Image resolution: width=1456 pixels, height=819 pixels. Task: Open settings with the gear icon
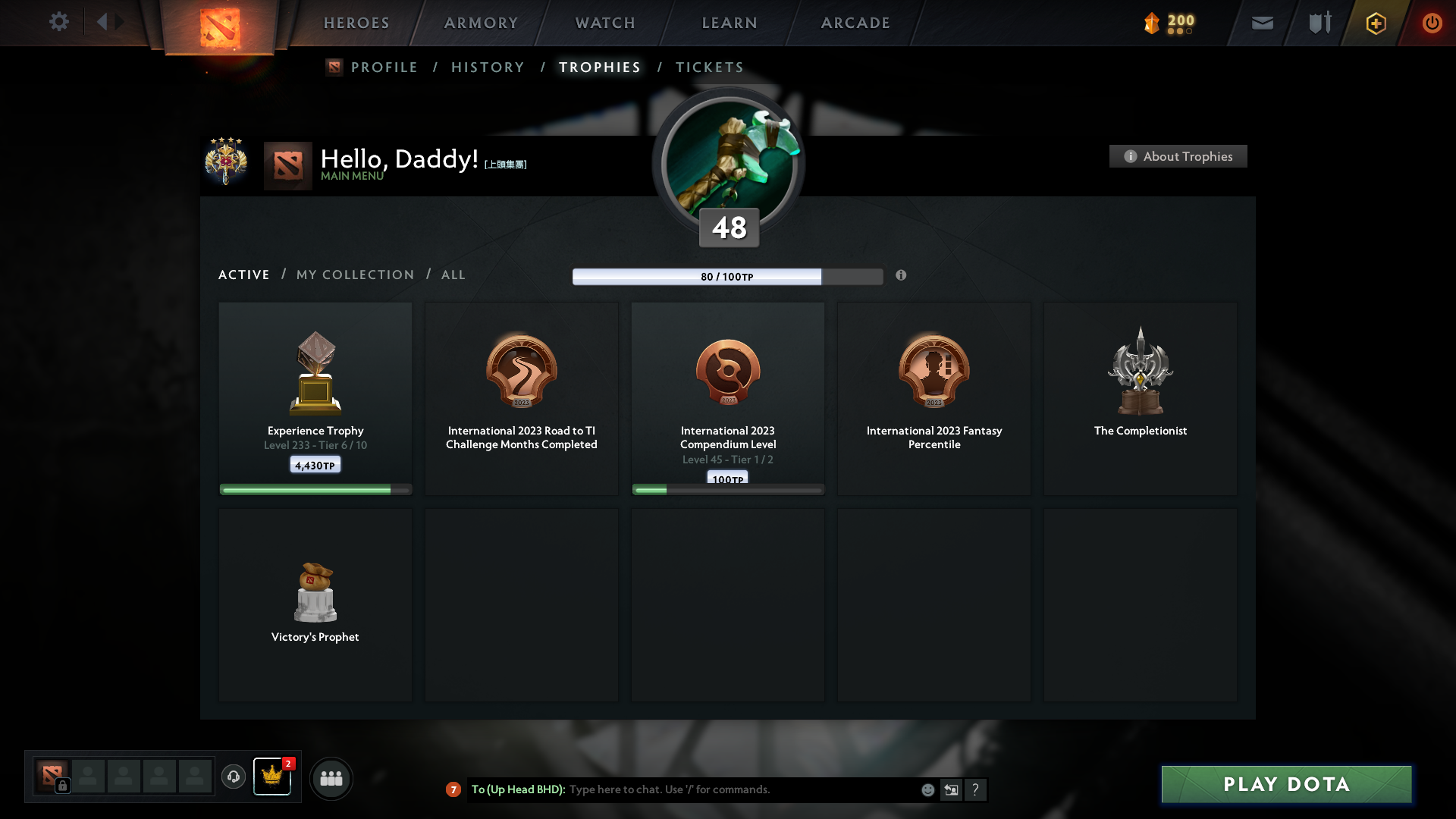click(59, 23)
